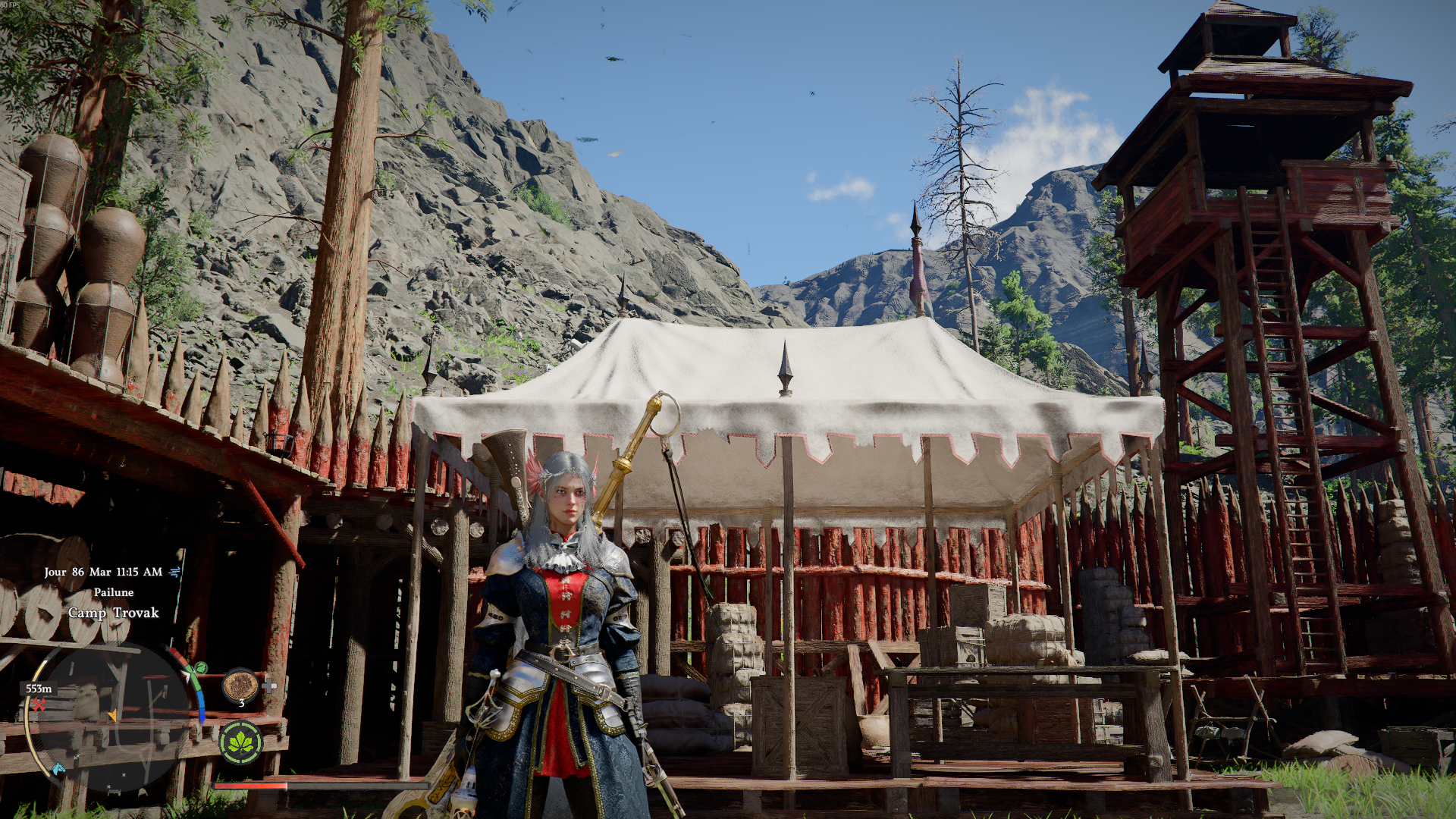Click the small leaf badge on the compass ring

200,669
